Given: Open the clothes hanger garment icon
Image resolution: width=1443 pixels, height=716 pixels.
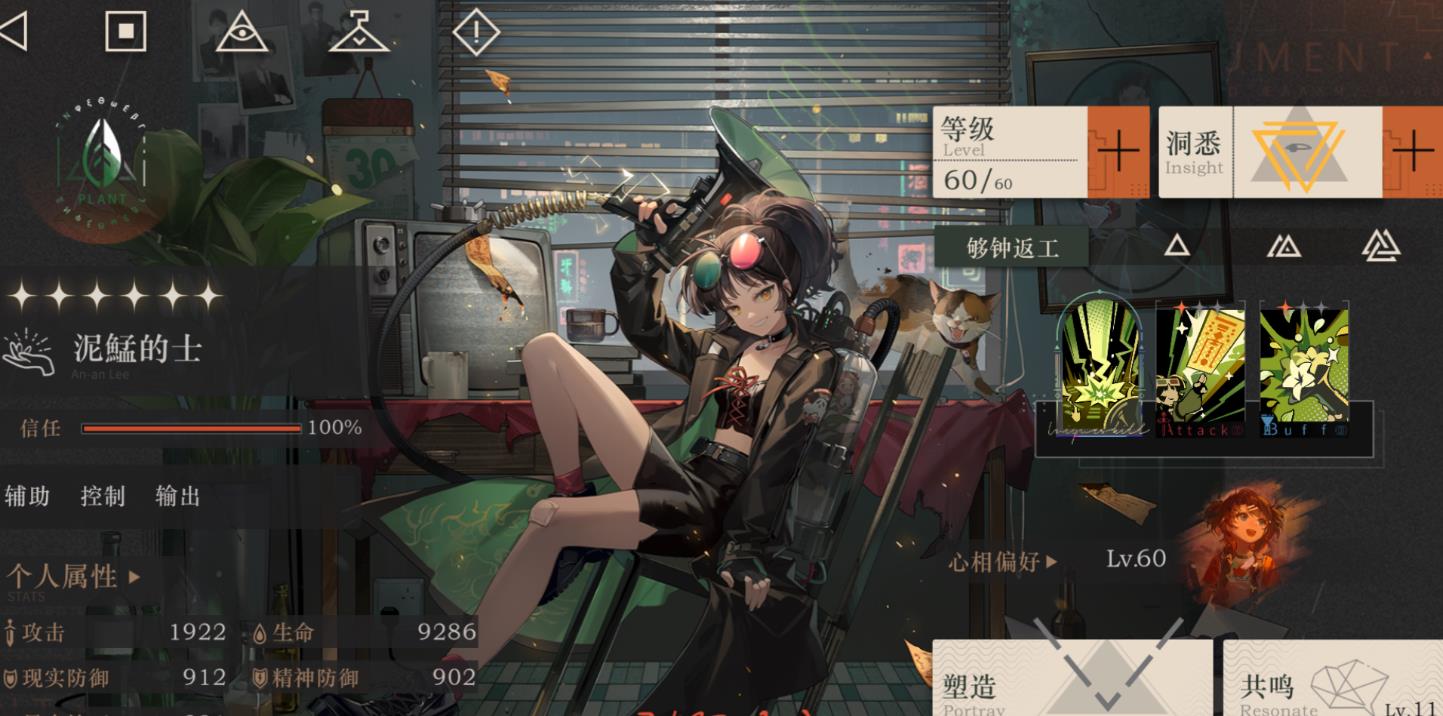Looking at the screenshot, I should 359,32.
